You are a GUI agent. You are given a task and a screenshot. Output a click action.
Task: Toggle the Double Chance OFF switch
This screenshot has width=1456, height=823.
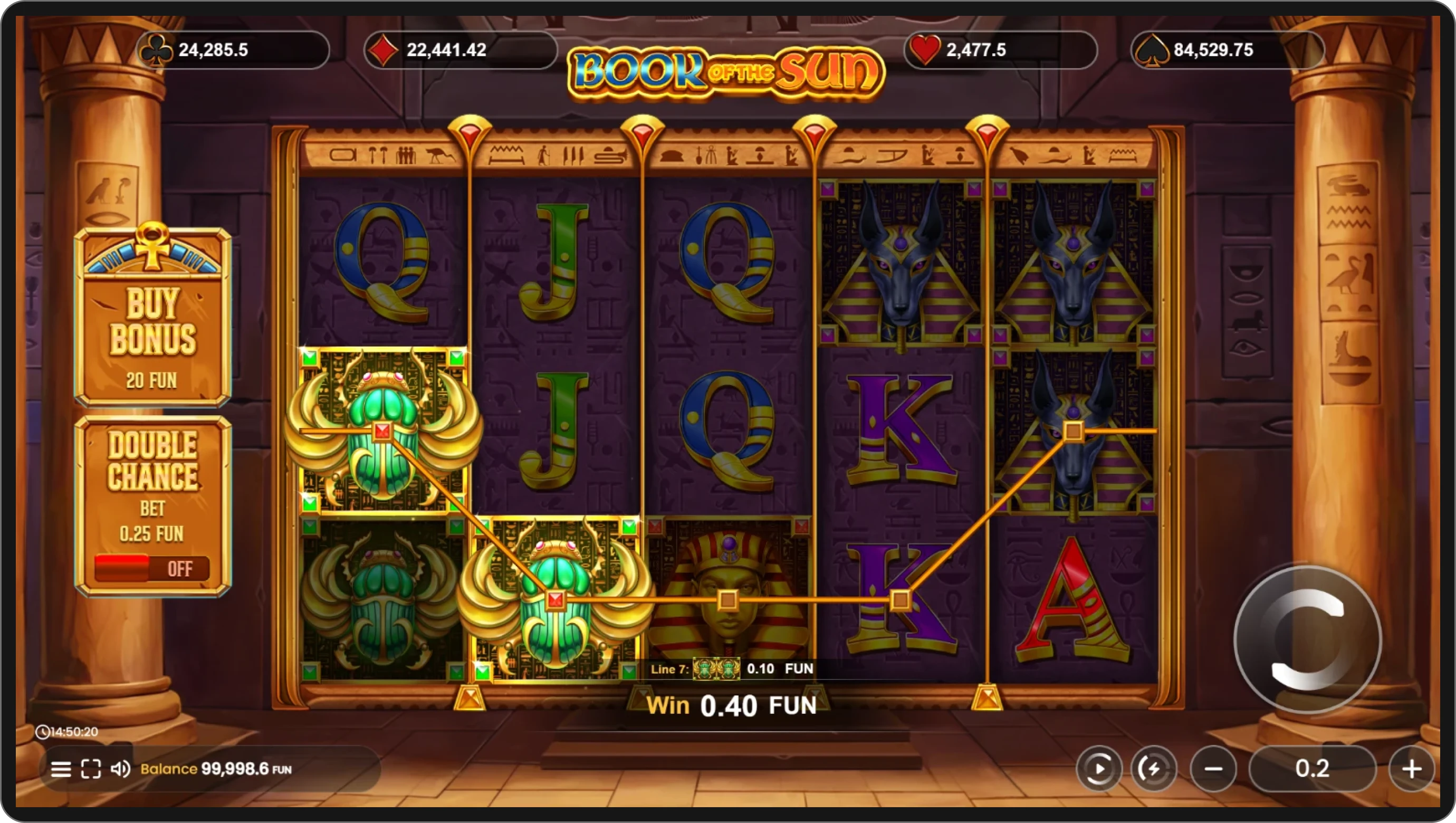[151, 568]
